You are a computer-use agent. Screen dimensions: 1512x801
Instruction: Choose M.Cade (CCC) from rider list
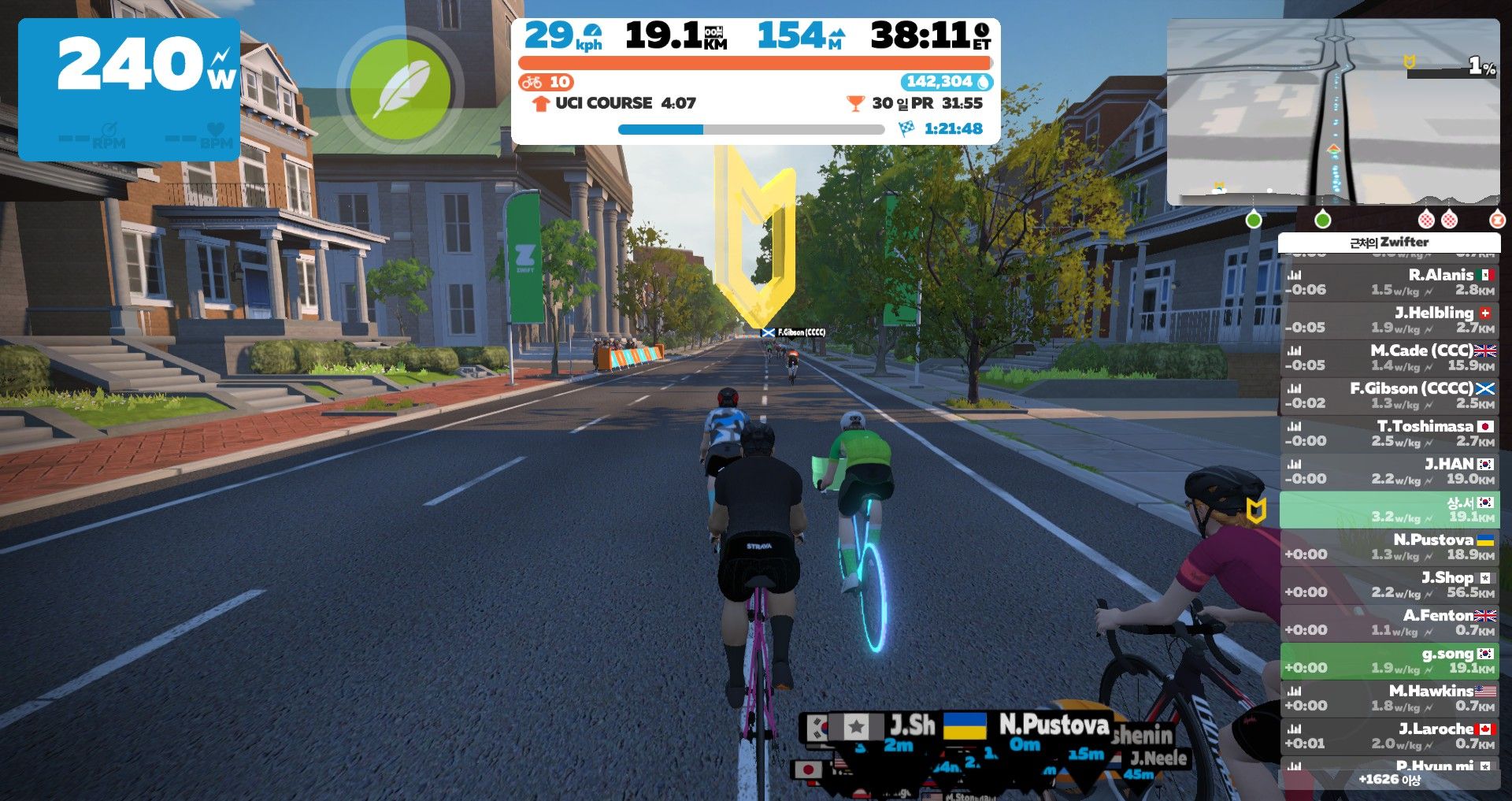pos(1390,358)
